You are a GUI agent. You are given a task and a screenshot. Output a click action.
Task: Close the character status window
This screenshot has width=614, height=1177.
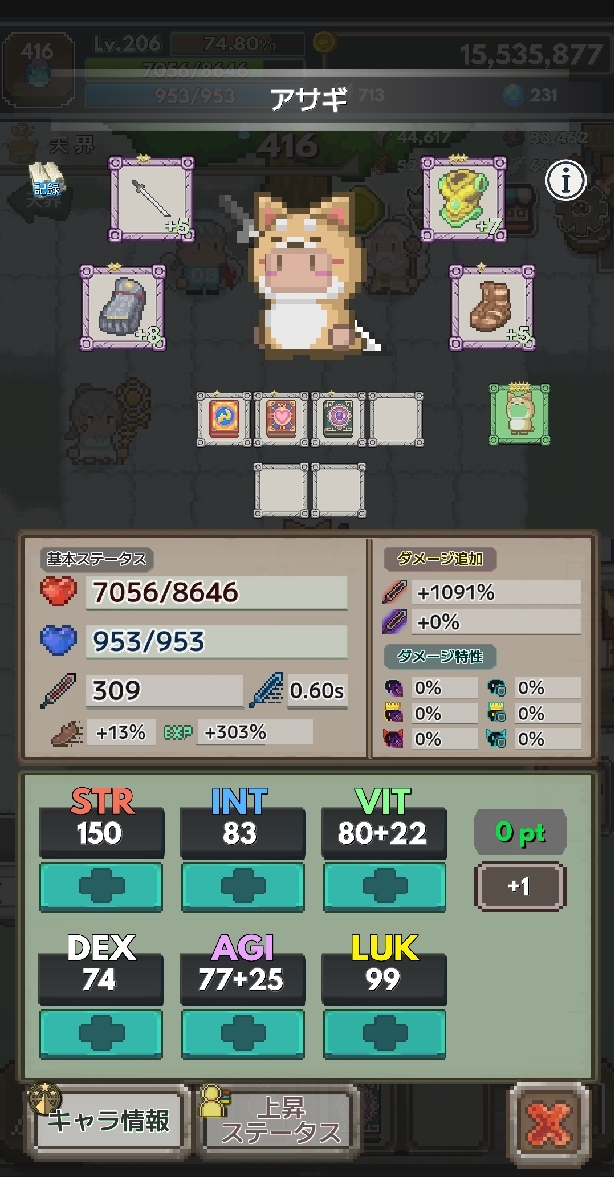click(549, 1123)
